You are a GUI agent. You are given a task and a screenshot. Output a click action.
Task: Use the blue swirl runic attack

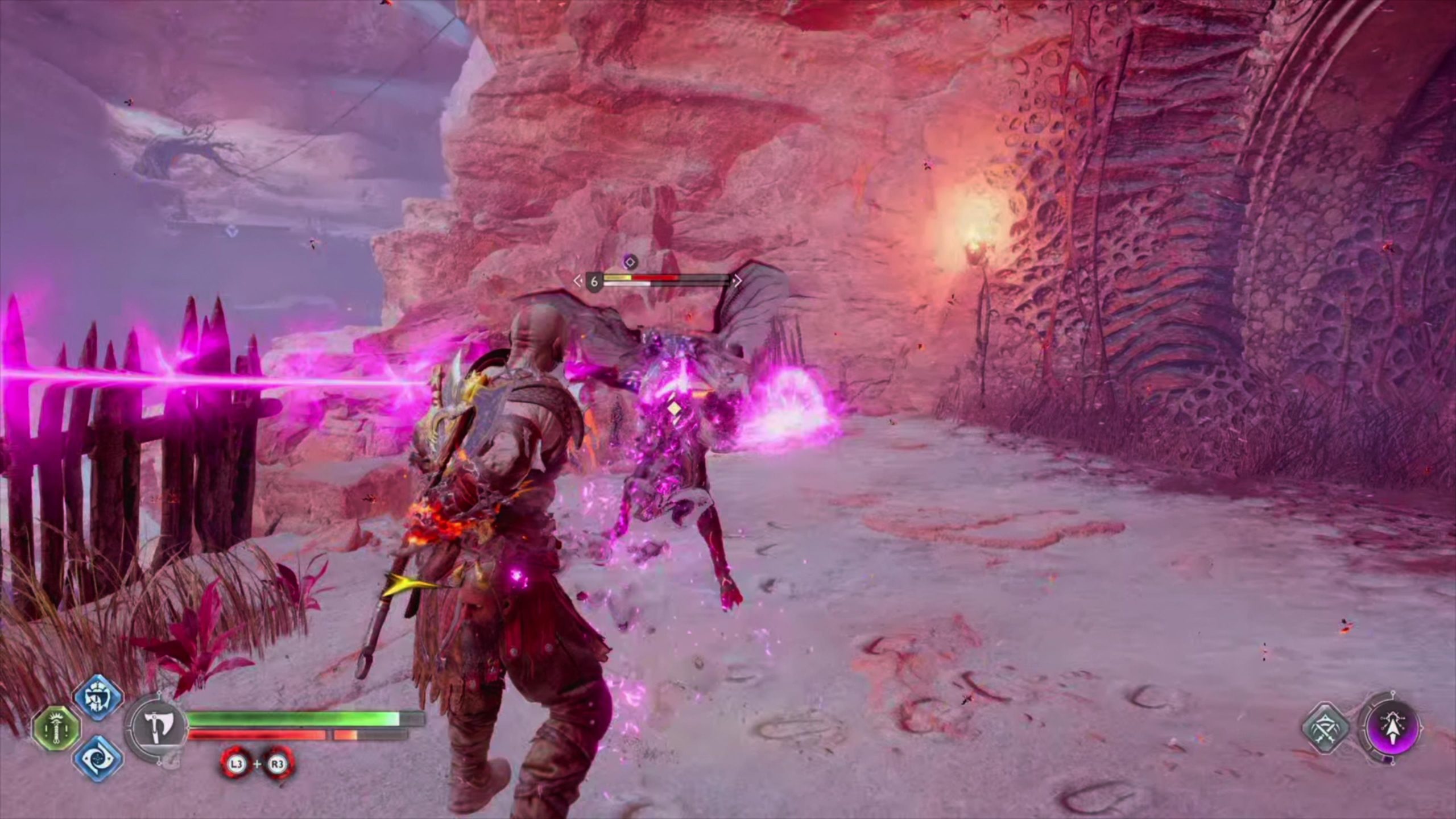point(98,758)
